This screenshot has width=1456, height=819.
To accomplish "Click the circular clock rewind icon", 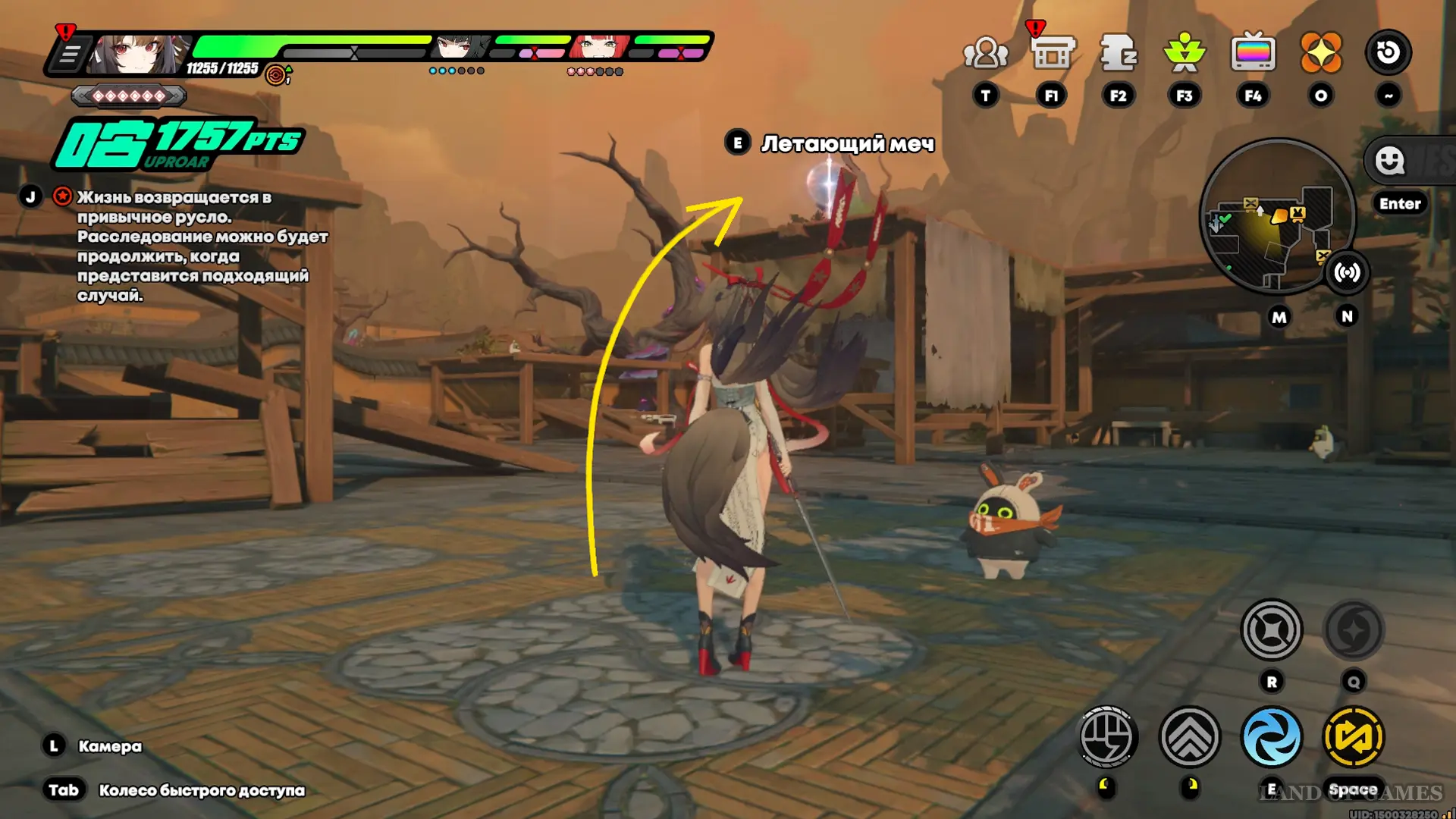I will (x=1388, y=52).
